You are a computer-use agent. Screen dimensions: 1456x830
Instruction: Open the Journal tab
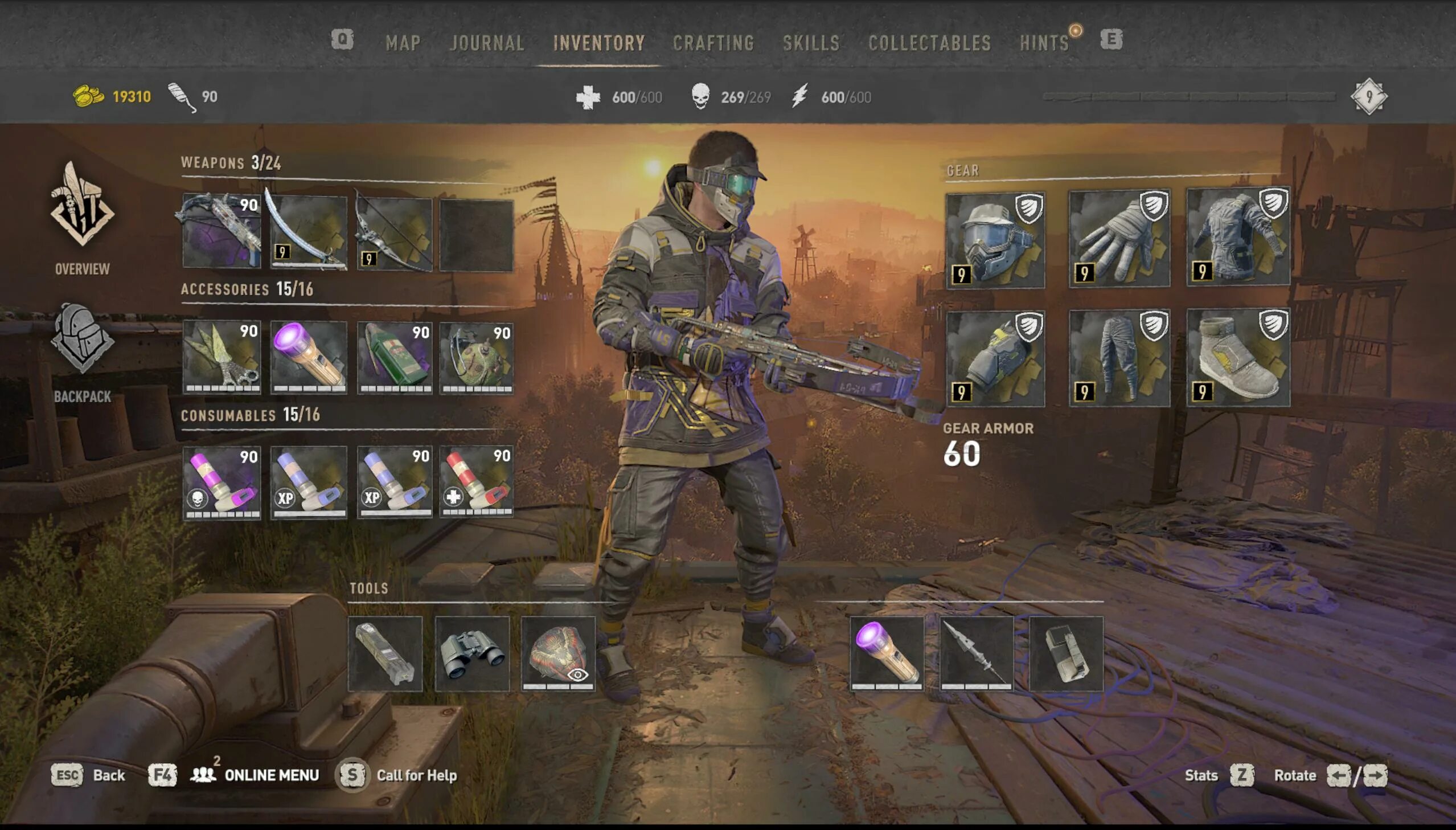486,43
